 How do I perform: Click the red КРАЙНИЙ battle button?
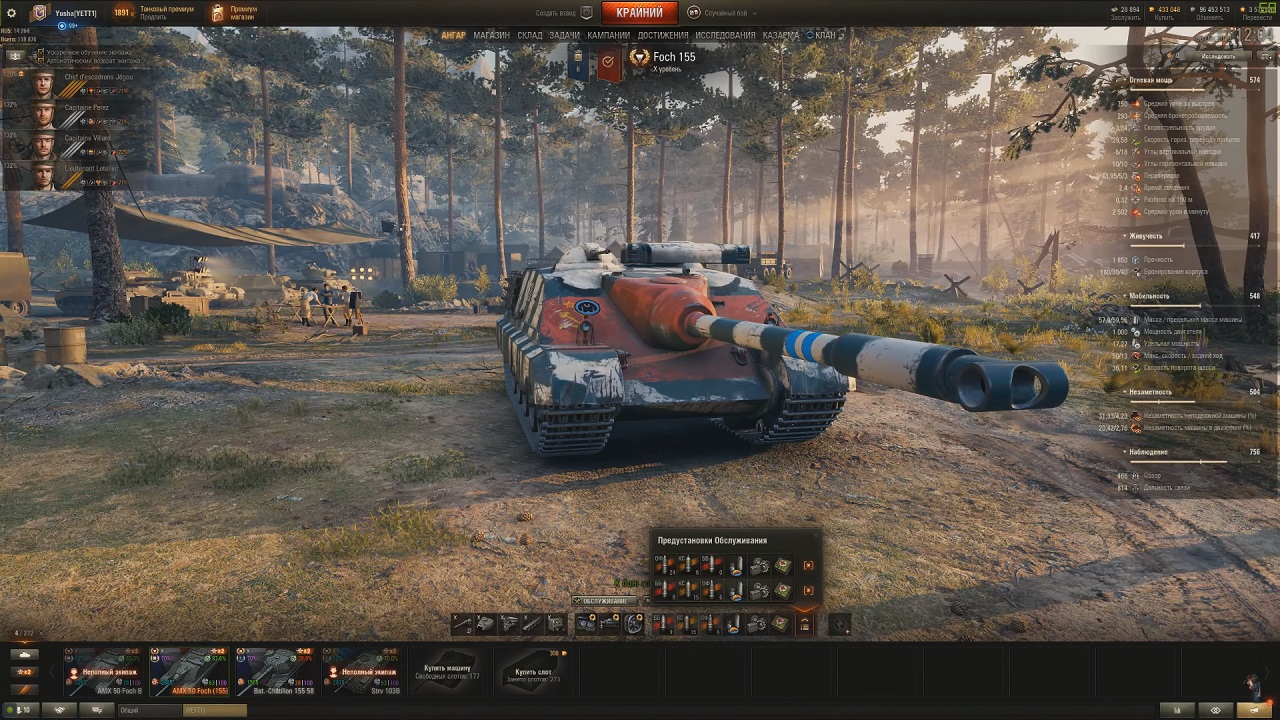point(639,13)
